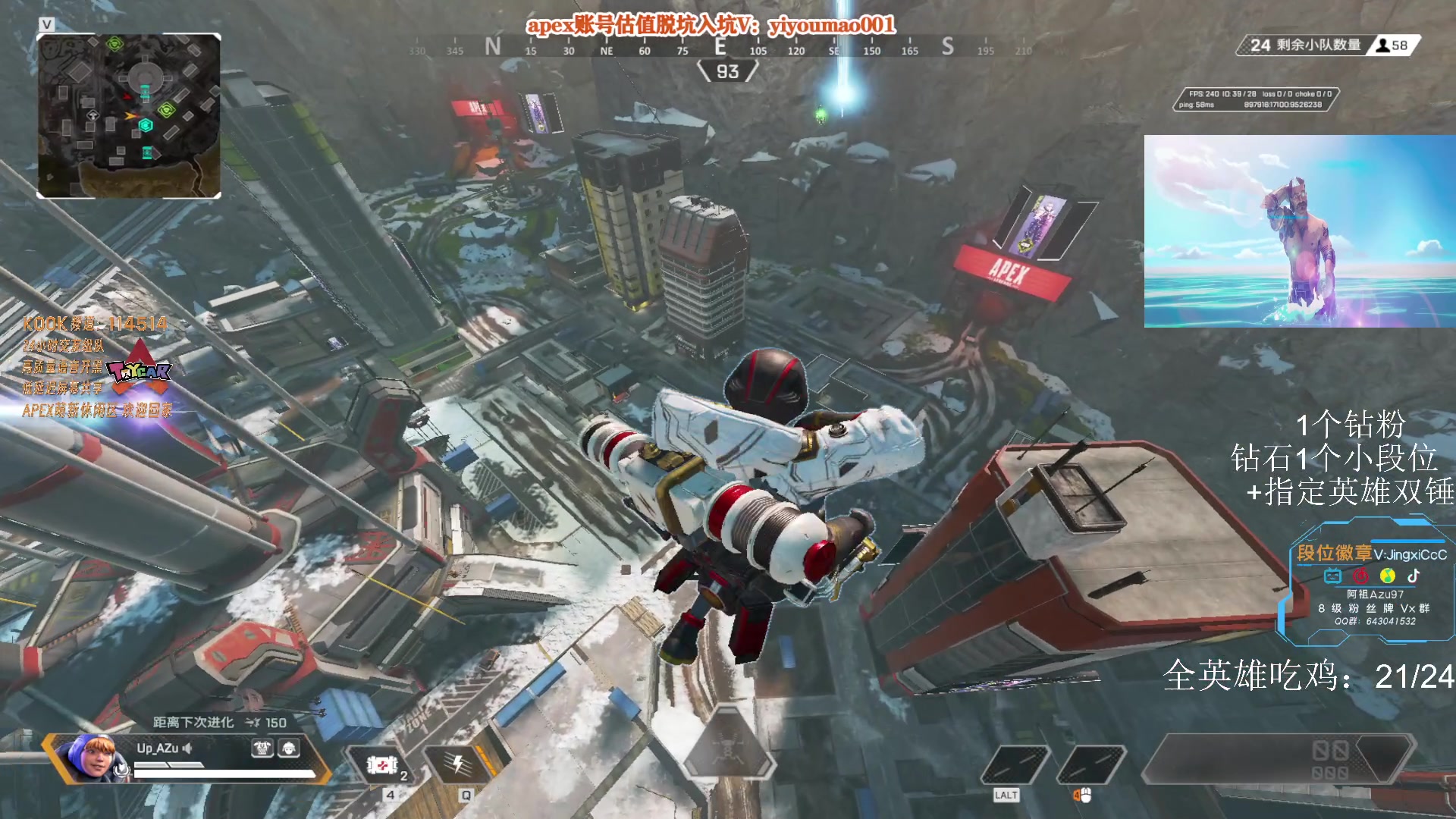Click the empty weapon ammo panel
1456x819 pixels.
(x=1278, y=758)
